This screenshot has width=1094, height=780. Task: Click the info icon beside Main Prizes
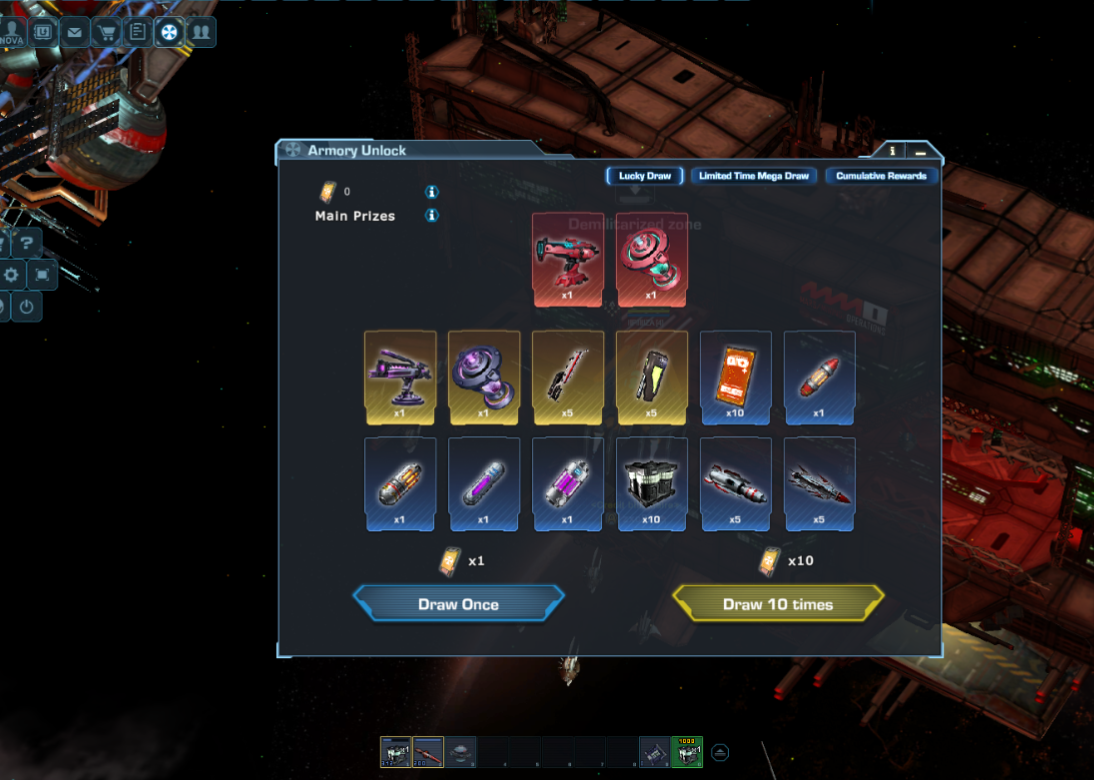point(432,215)
